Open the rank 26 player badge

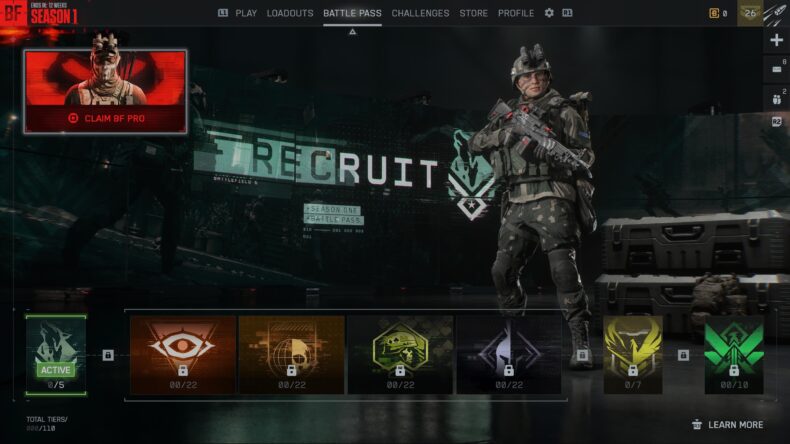point(750,13)
